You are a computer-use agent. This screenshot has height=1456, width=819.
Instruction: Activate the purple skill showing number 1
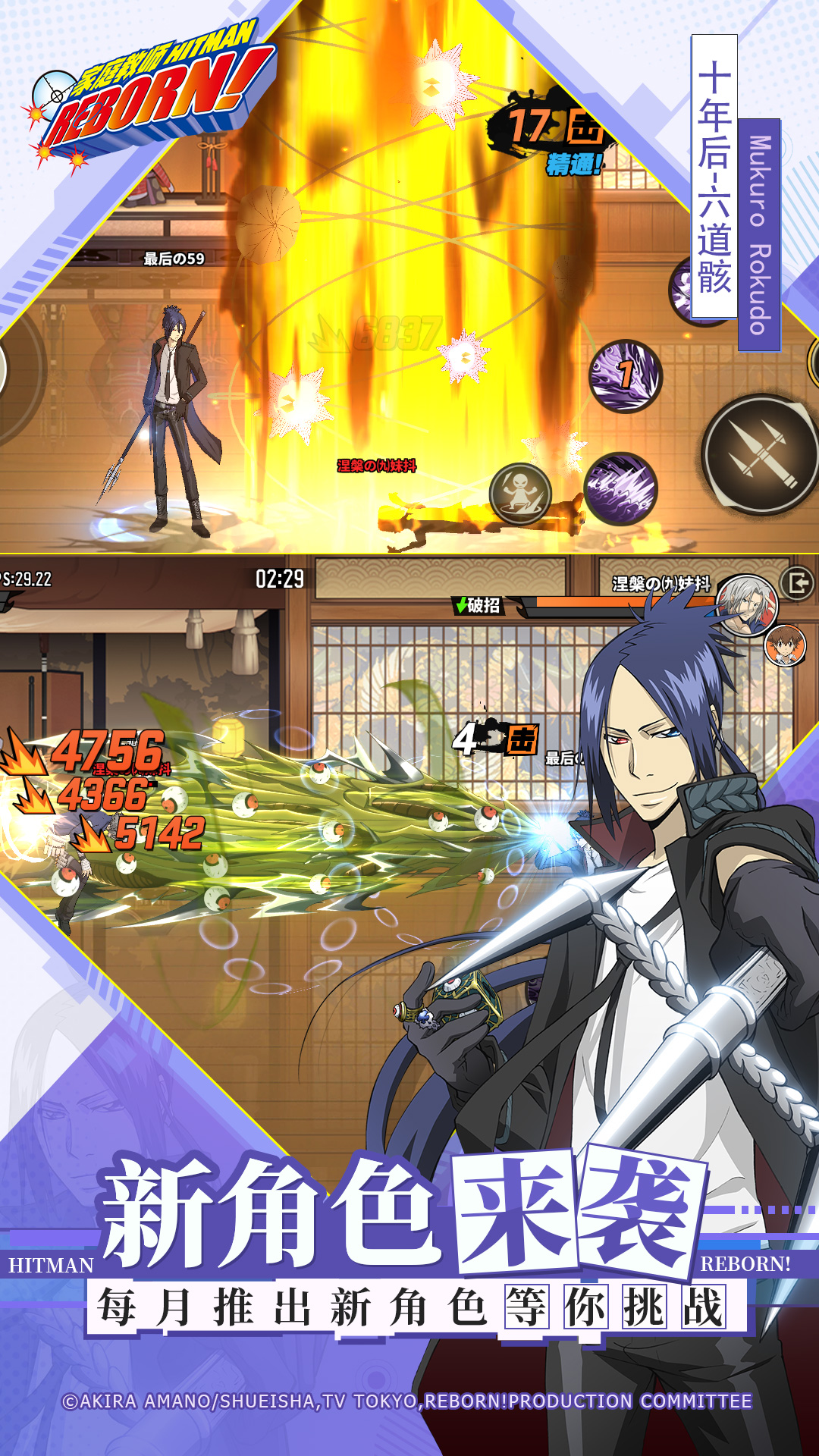pyautogui.click(x=626, y=375)
